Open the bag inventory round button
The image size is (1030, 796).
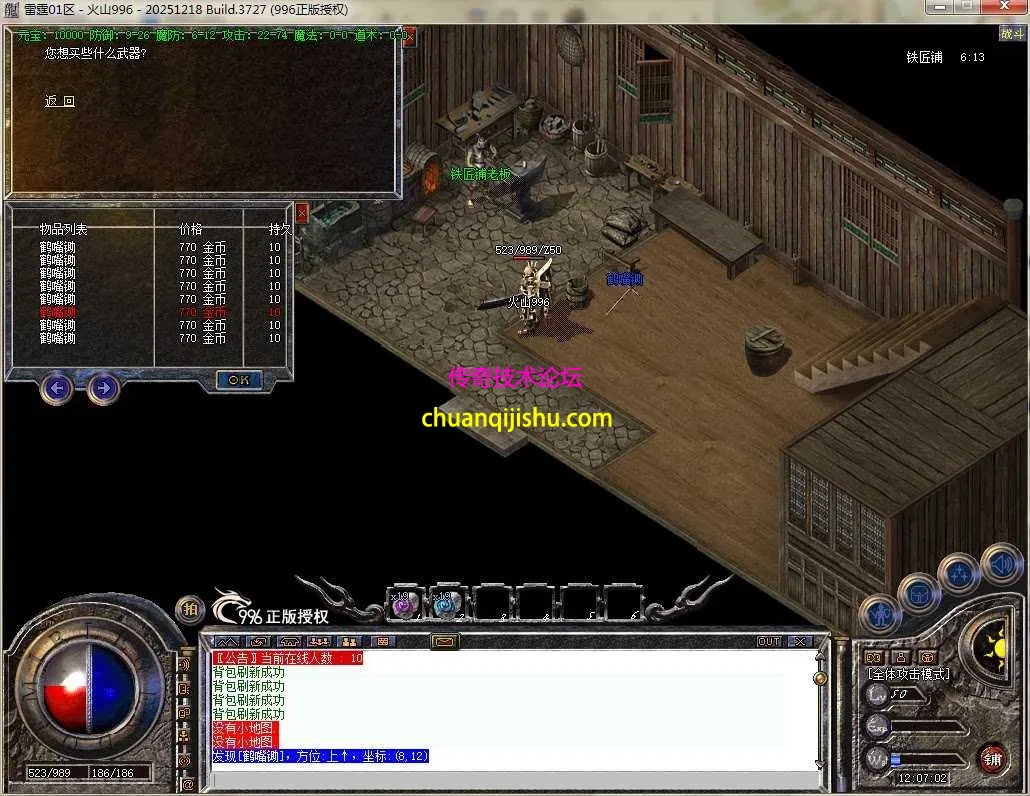pyautogui.click(x=918, y=593)
